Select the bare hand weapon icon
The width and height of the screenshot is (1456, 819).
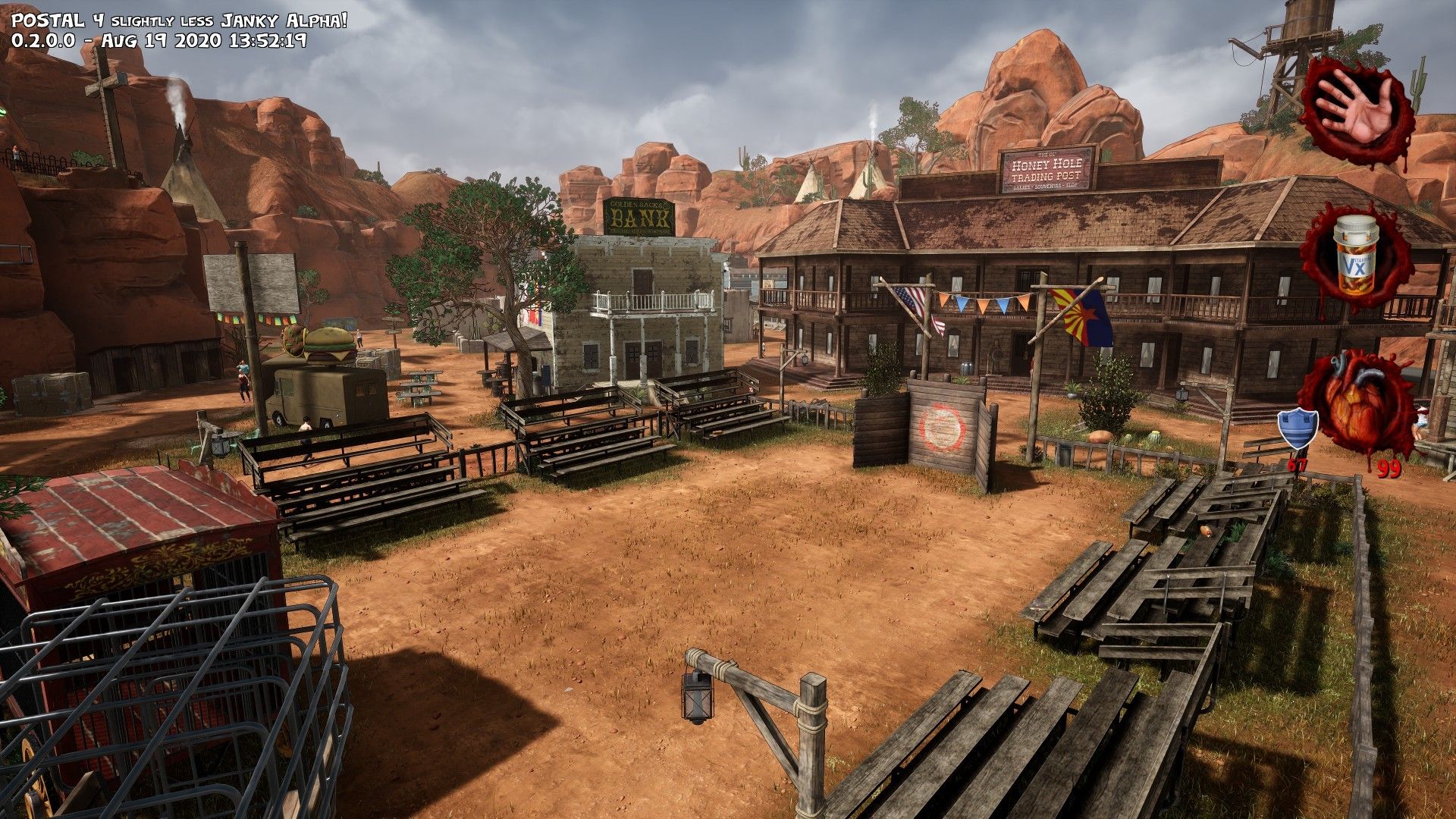coord(1357,108)
